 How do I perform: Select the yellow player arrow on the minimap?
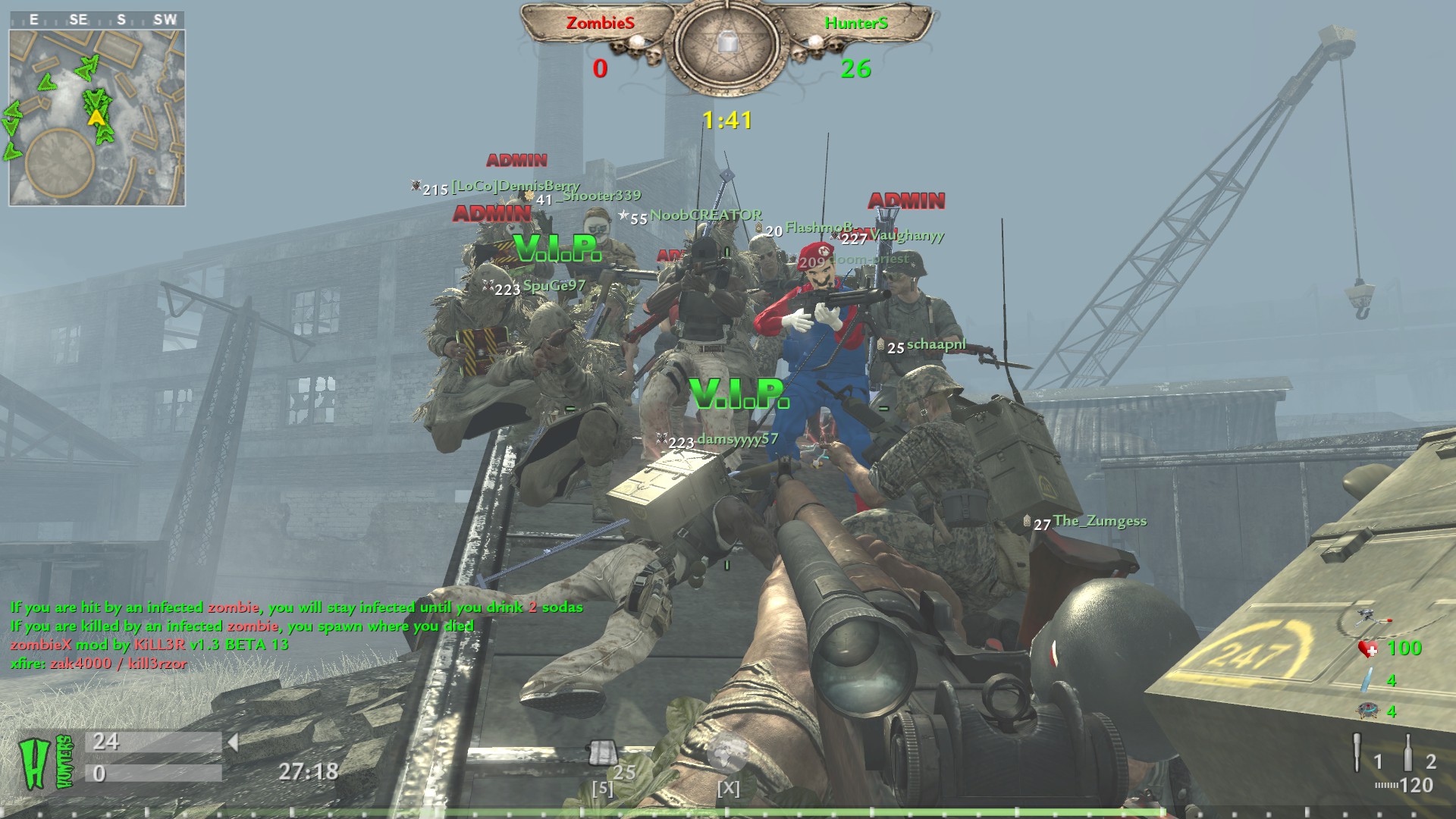[96, 118]
